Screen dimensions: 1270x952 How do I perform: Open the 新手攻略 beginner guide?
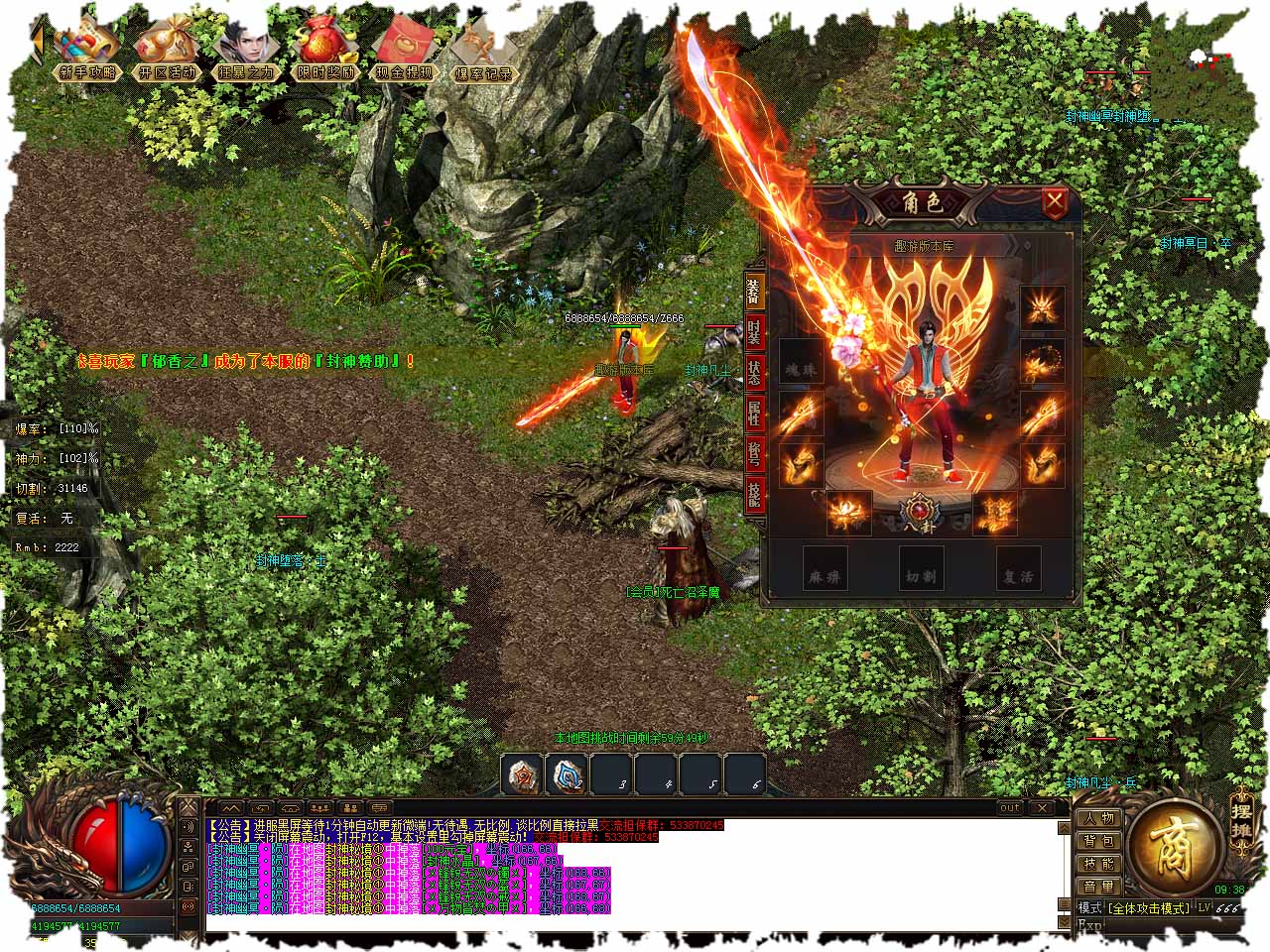(x=87, y=52)
